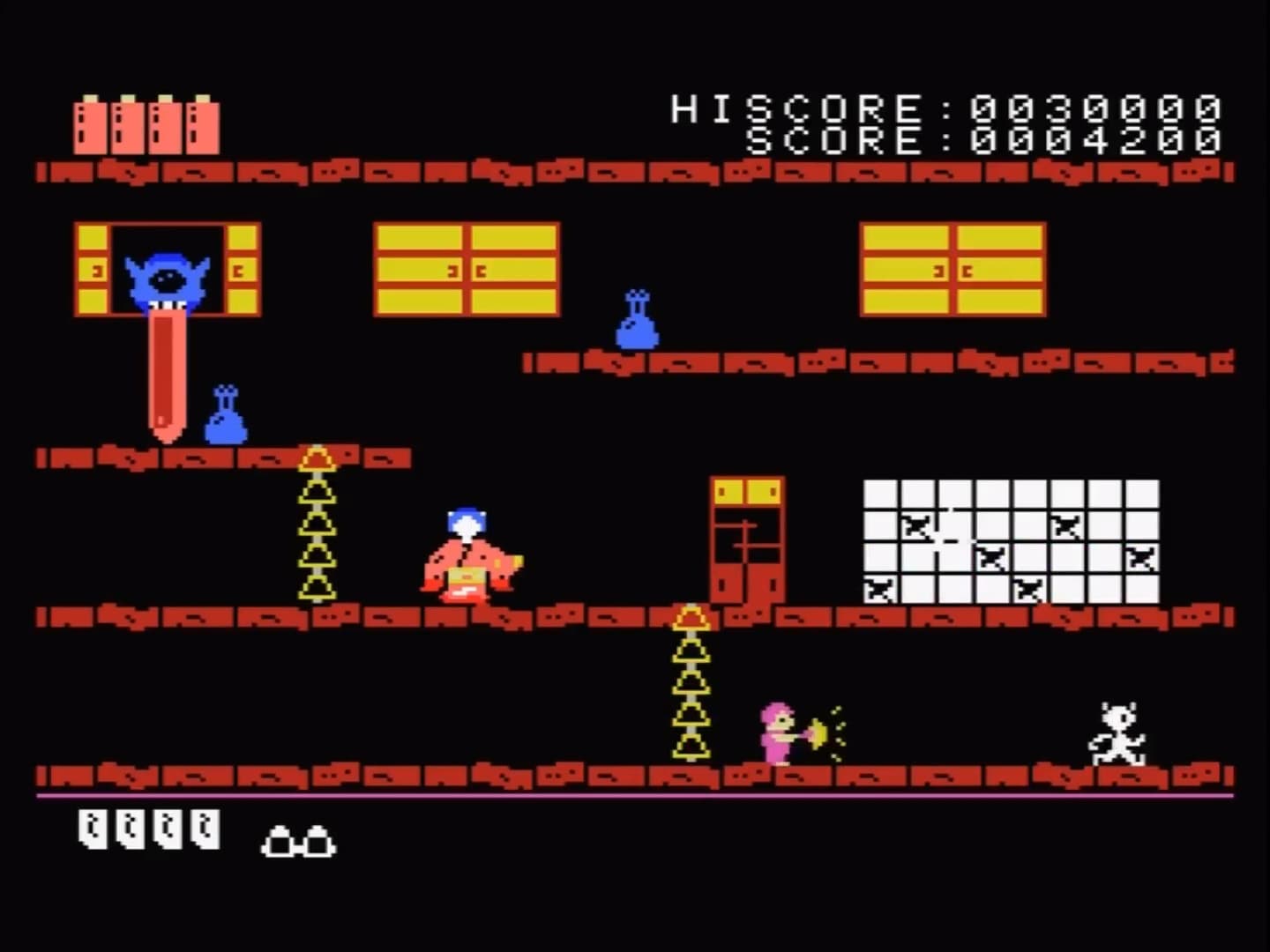Viewport: 1270px width, 952px height.
Task: Select the pink player character holding the lantern
Action: tap(774, 732)
